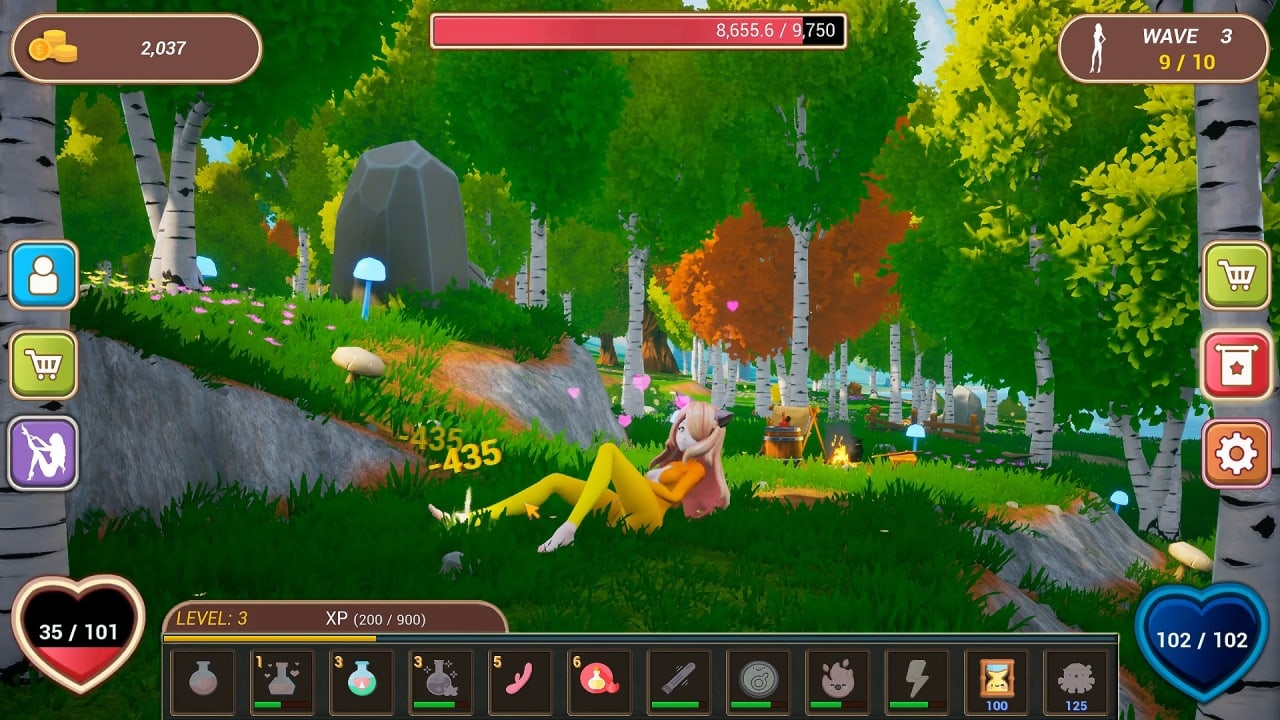The width and height of the screenshot is (1280, 720).
Task: Open the character profile panel
Action: pyautogui.click(x=44, y=275)
